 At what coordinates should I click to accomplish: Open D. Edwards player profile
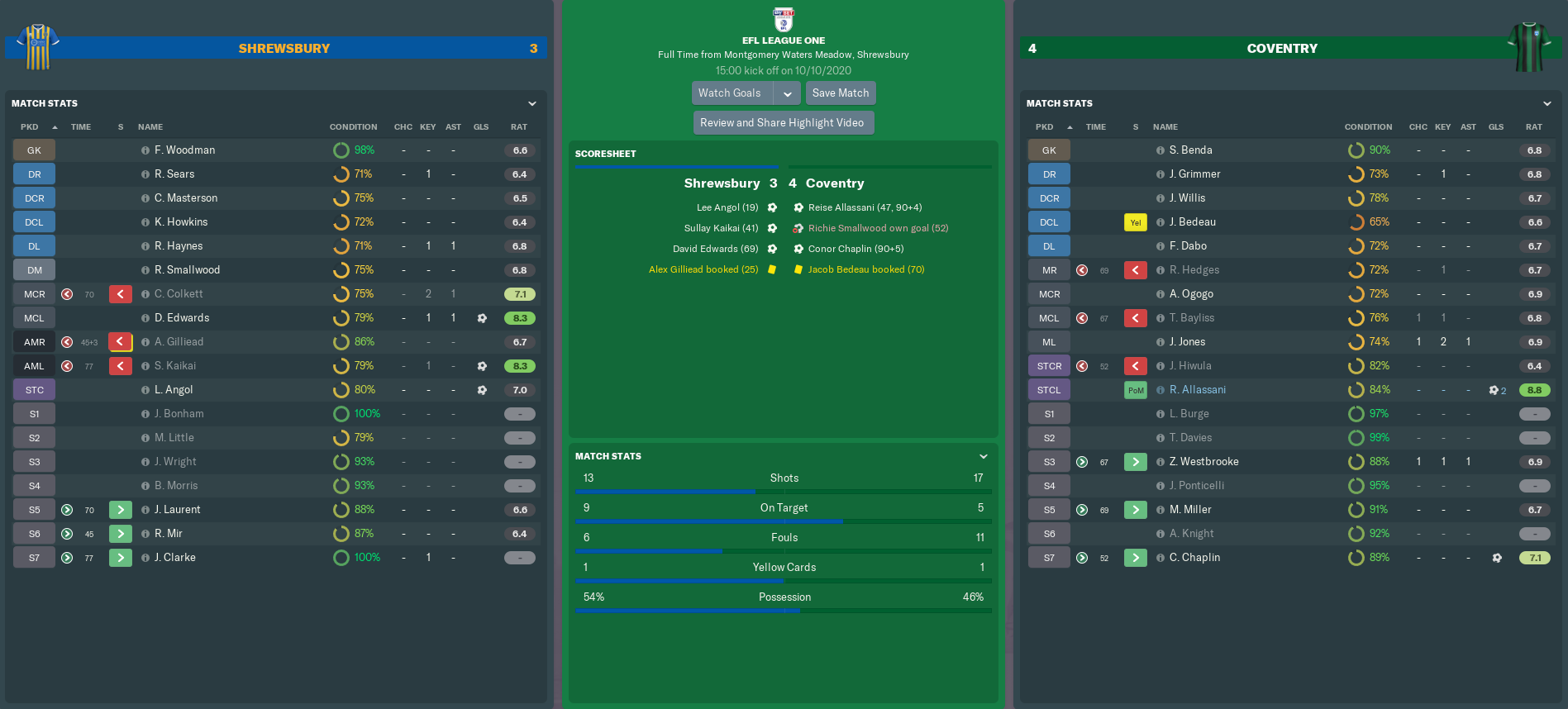click(182, 318)
